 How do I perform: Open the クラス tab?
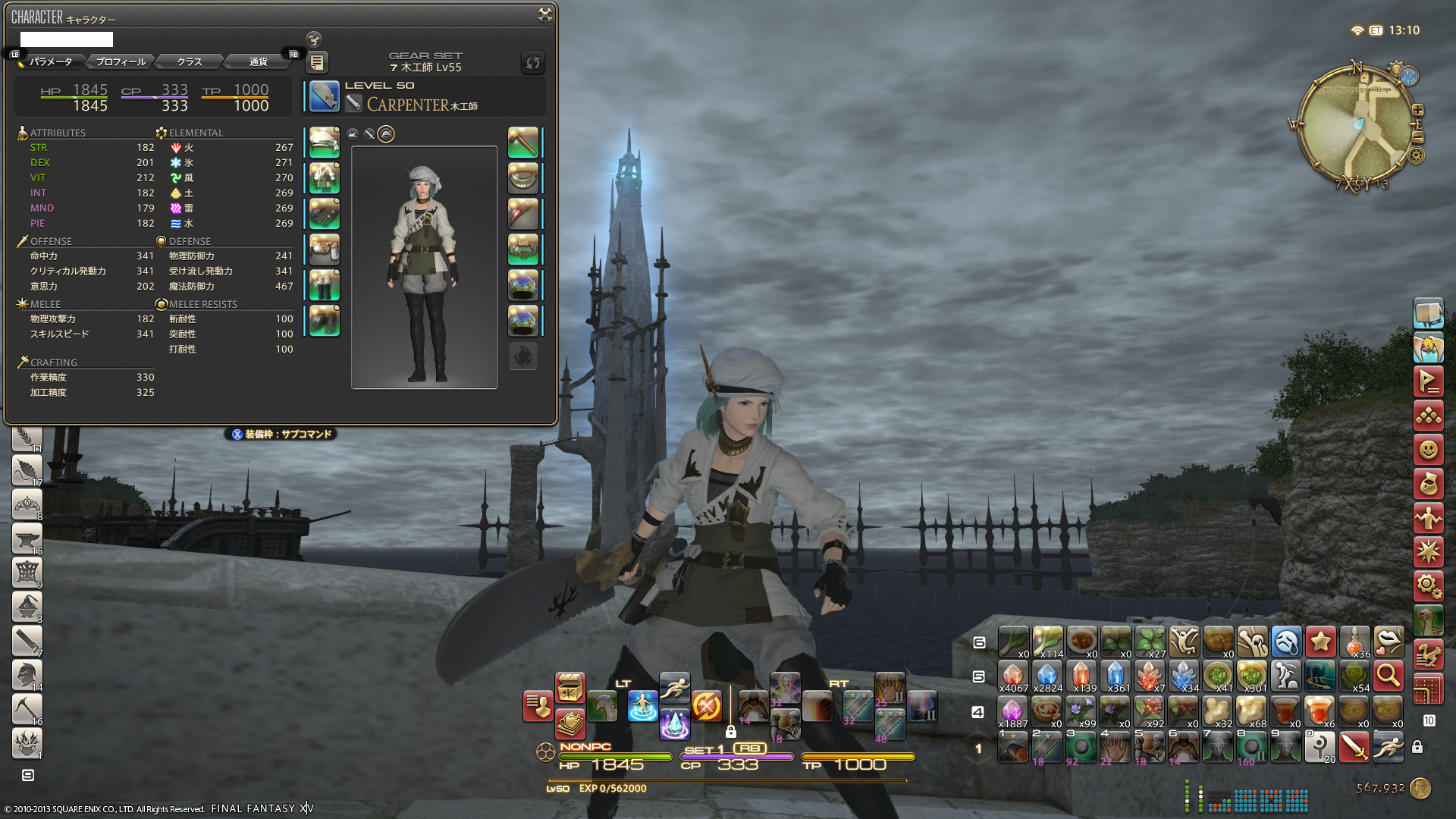pos(189,61)
